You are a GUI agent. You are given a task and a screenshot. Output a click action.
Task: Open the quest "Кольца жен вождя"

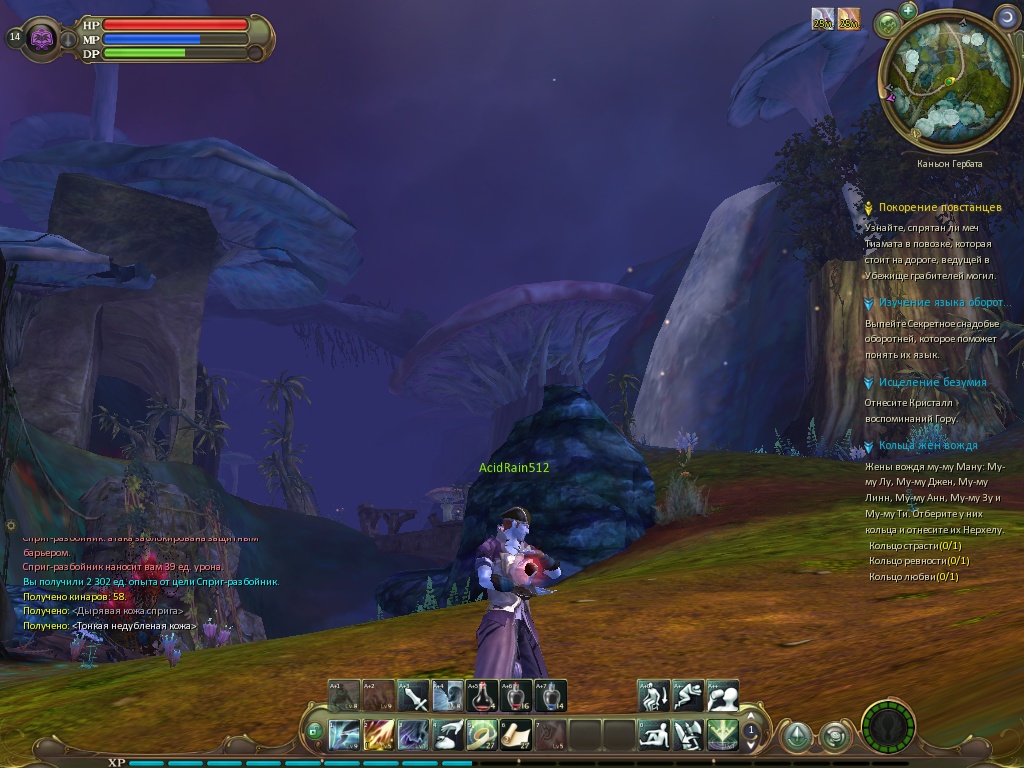tap(928, 445)
